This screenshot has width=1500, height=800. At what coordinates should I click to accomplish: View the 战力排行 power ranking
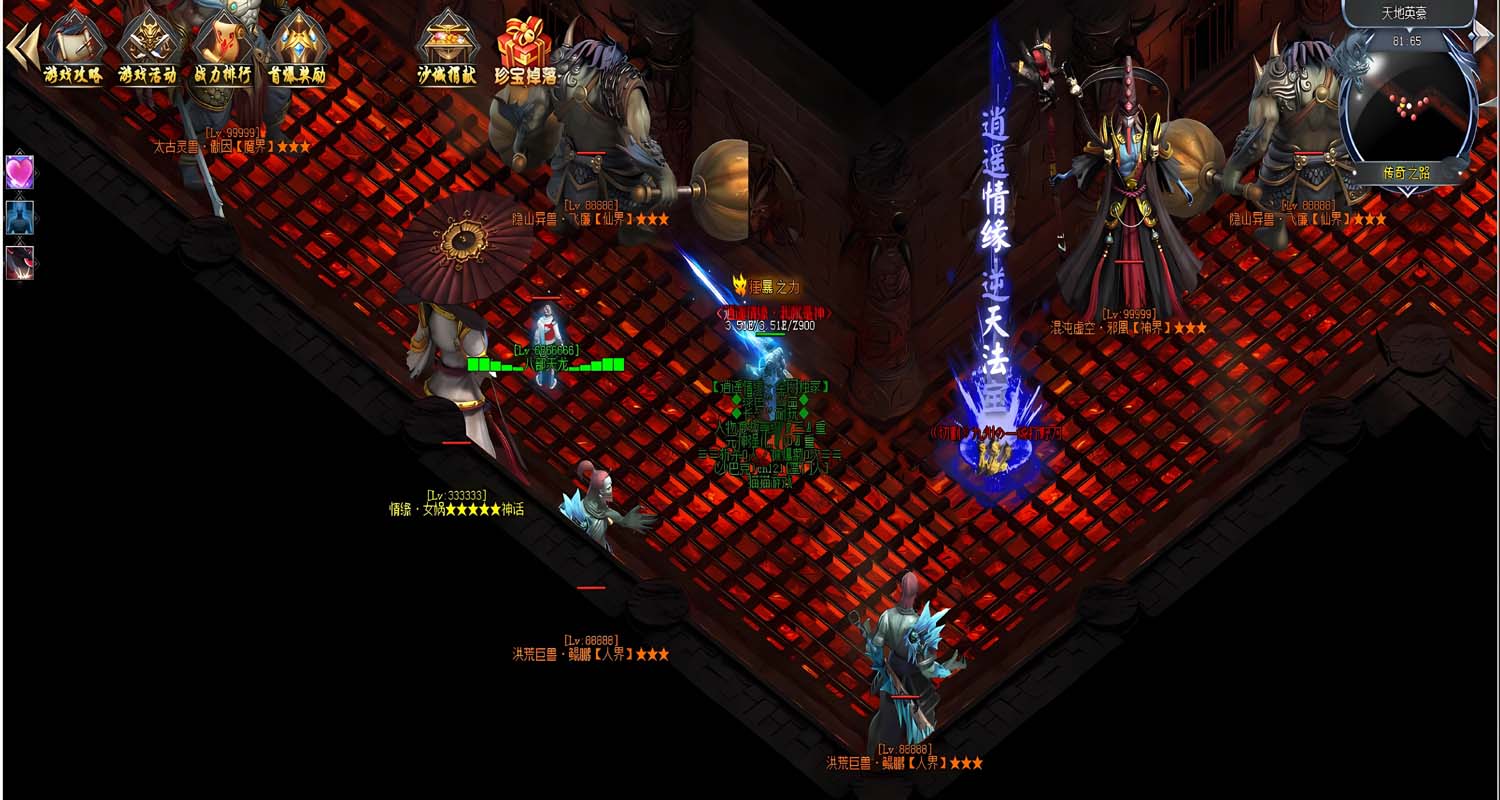coord(222,48)
